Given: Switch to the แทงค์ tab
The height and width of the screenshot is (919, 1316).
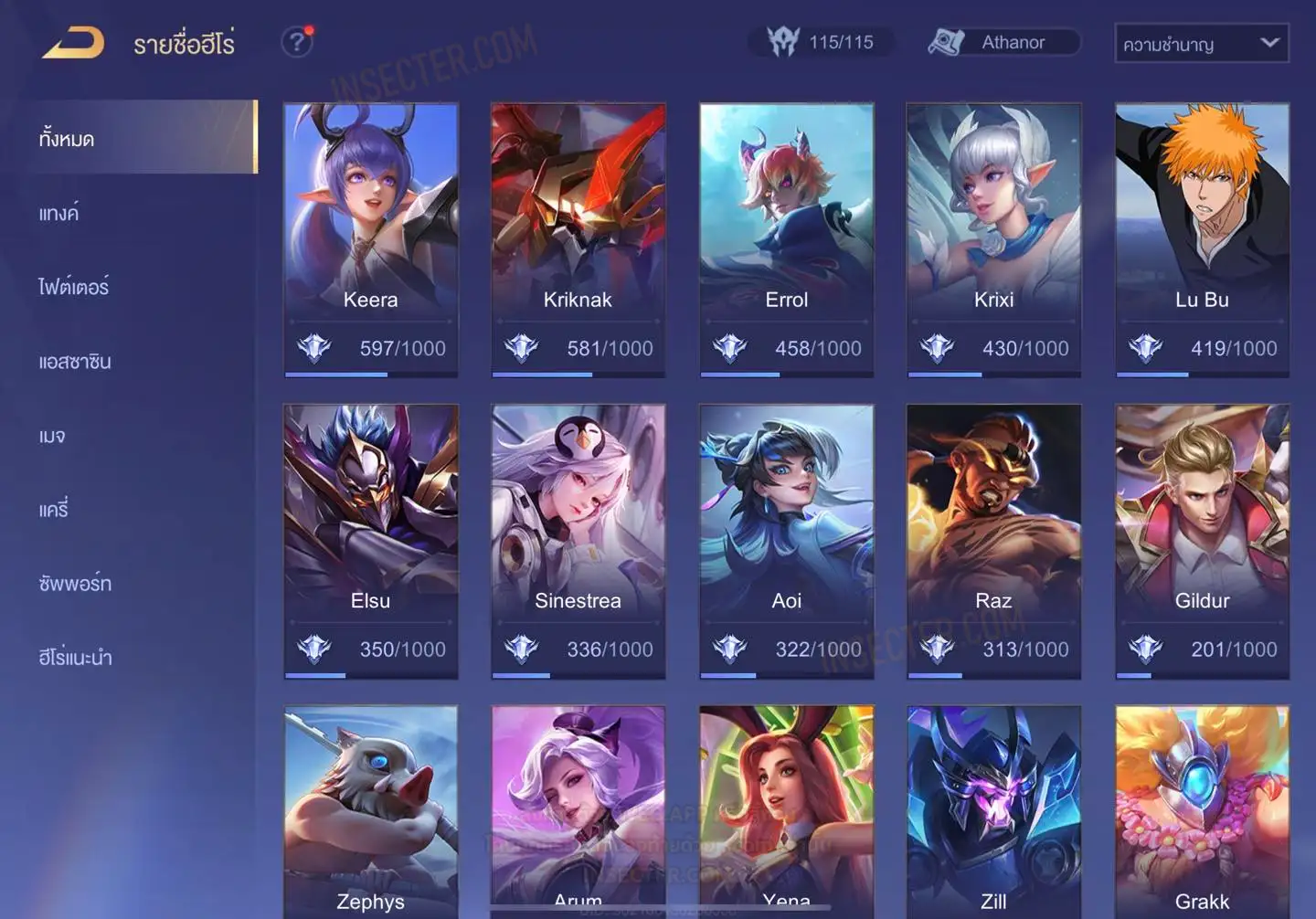Looking at the screenshot, I should click(x=59, y=214).
